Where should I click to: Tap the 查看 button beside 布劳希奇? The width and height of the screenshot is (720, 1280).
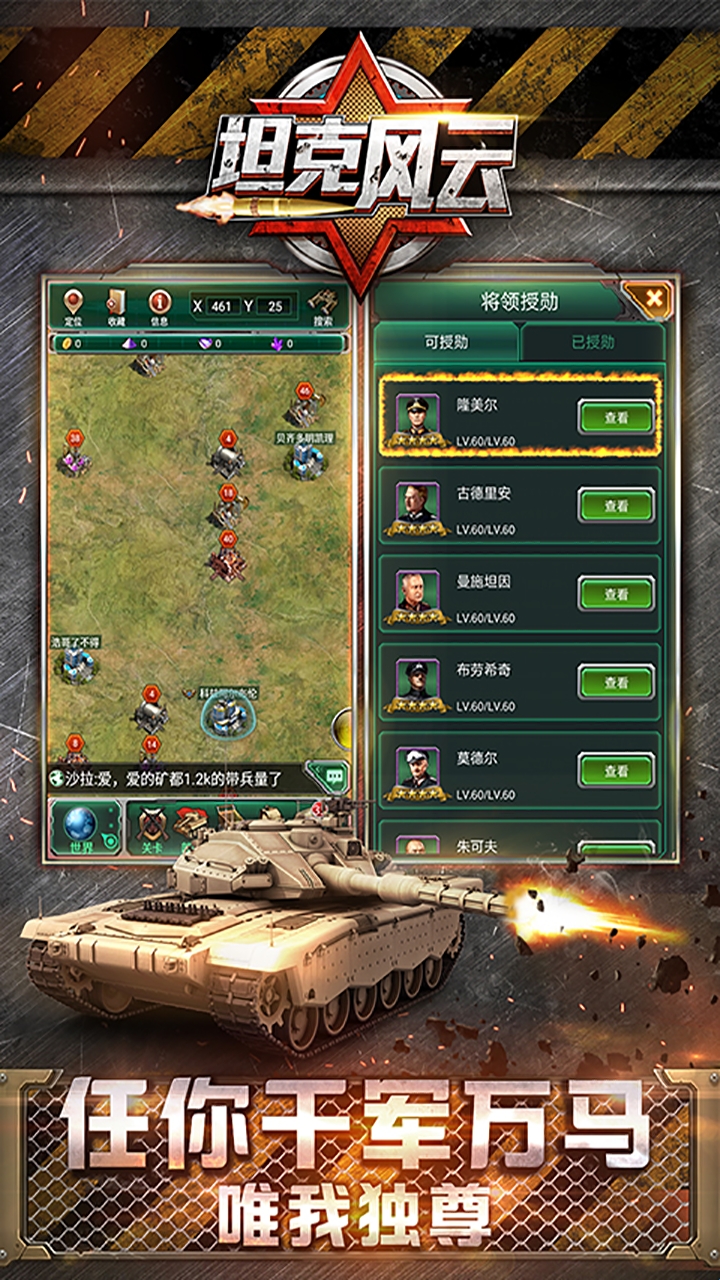click(615, 682)
